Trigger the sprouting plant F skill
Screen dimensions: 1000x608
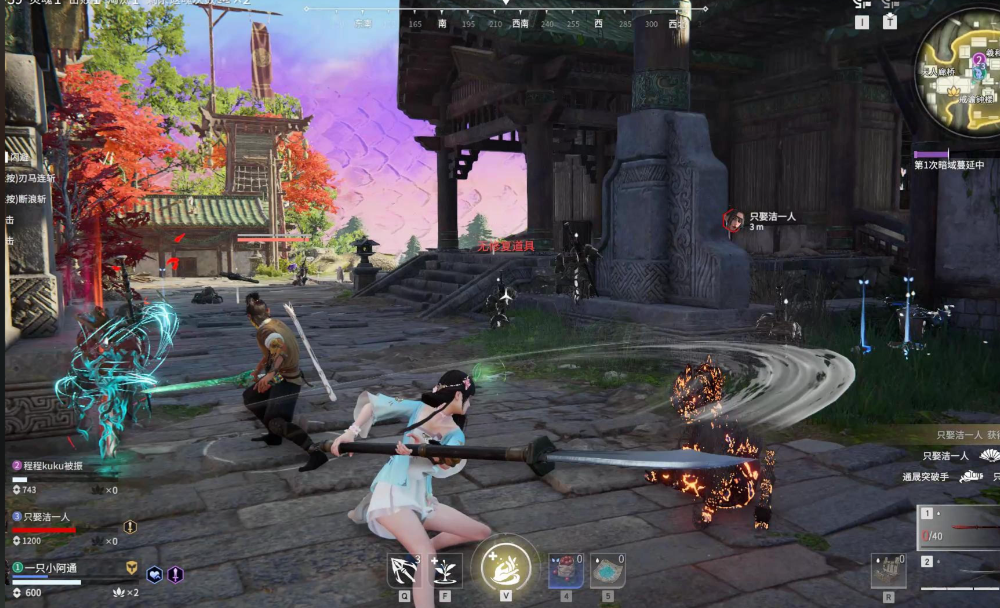tap(445, 570)
